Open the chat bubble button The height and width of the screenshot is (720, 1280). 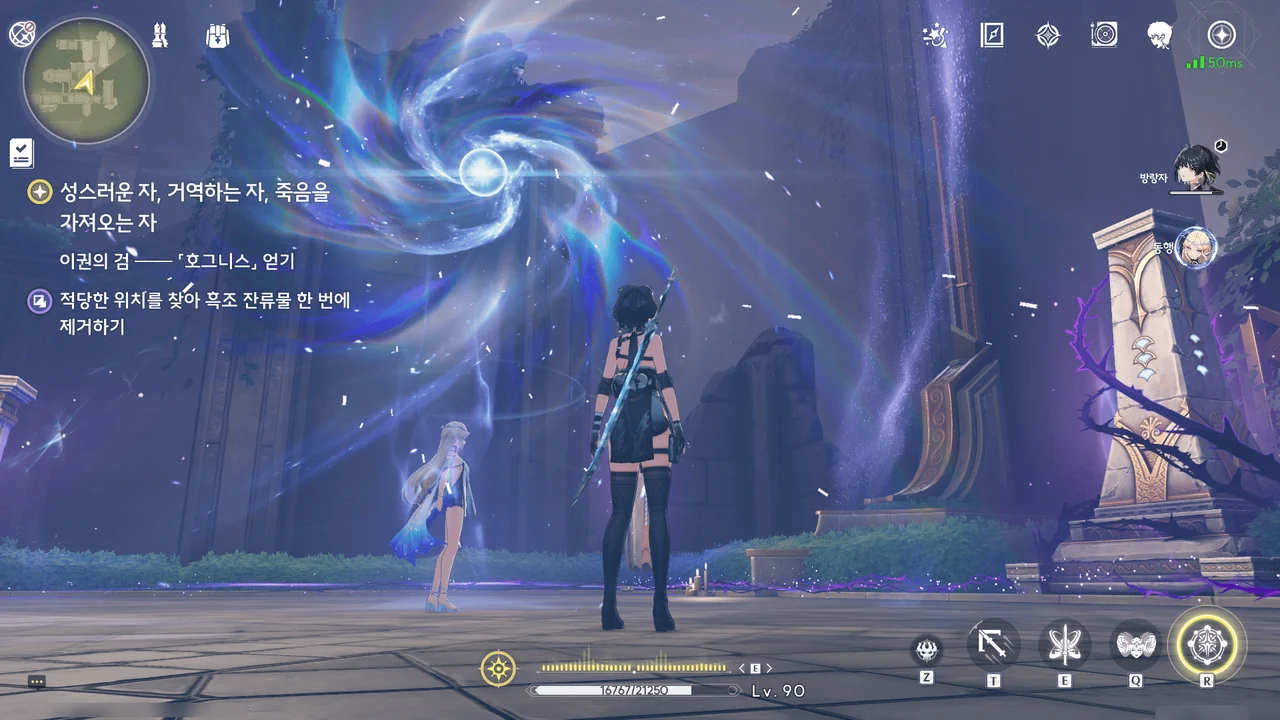click(x=37, y=681)
